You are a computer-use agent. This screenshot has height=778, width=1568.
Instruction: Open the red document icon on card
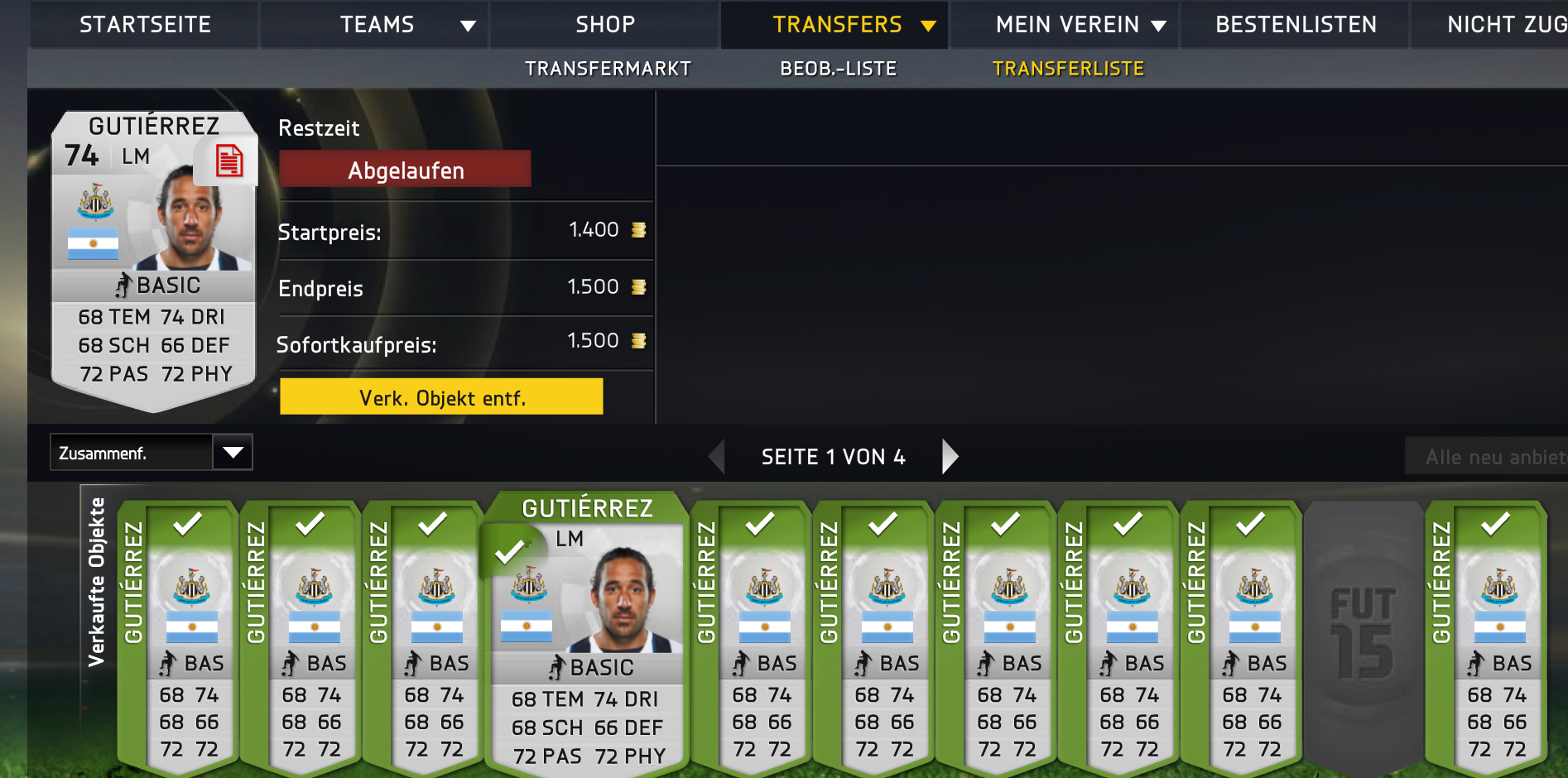pyautogui.click(x=228, y=161)
